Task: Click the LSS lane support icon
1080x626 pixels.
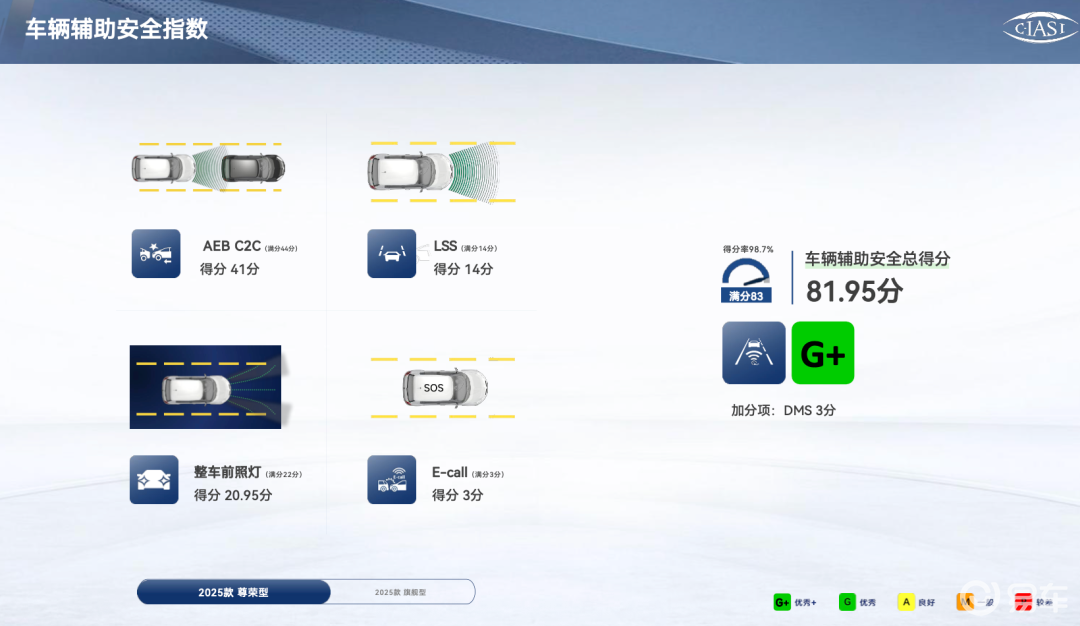Action: 391,254
